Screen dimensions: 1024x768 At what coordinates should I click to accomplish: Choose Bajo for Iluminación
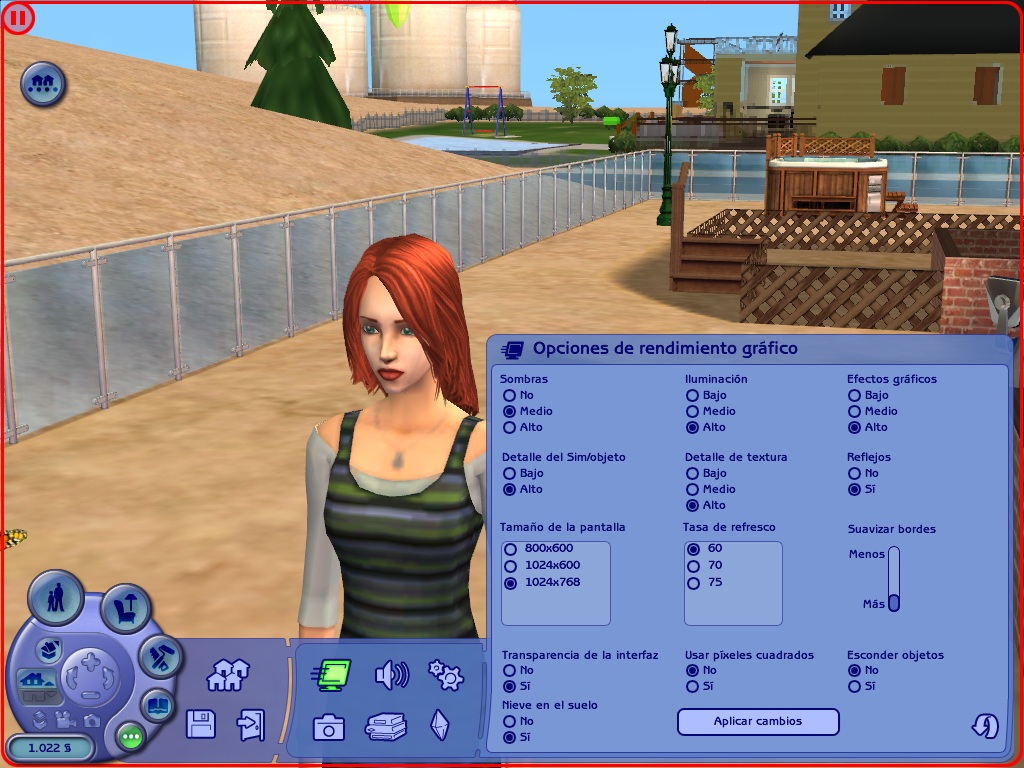click(692, 395)
